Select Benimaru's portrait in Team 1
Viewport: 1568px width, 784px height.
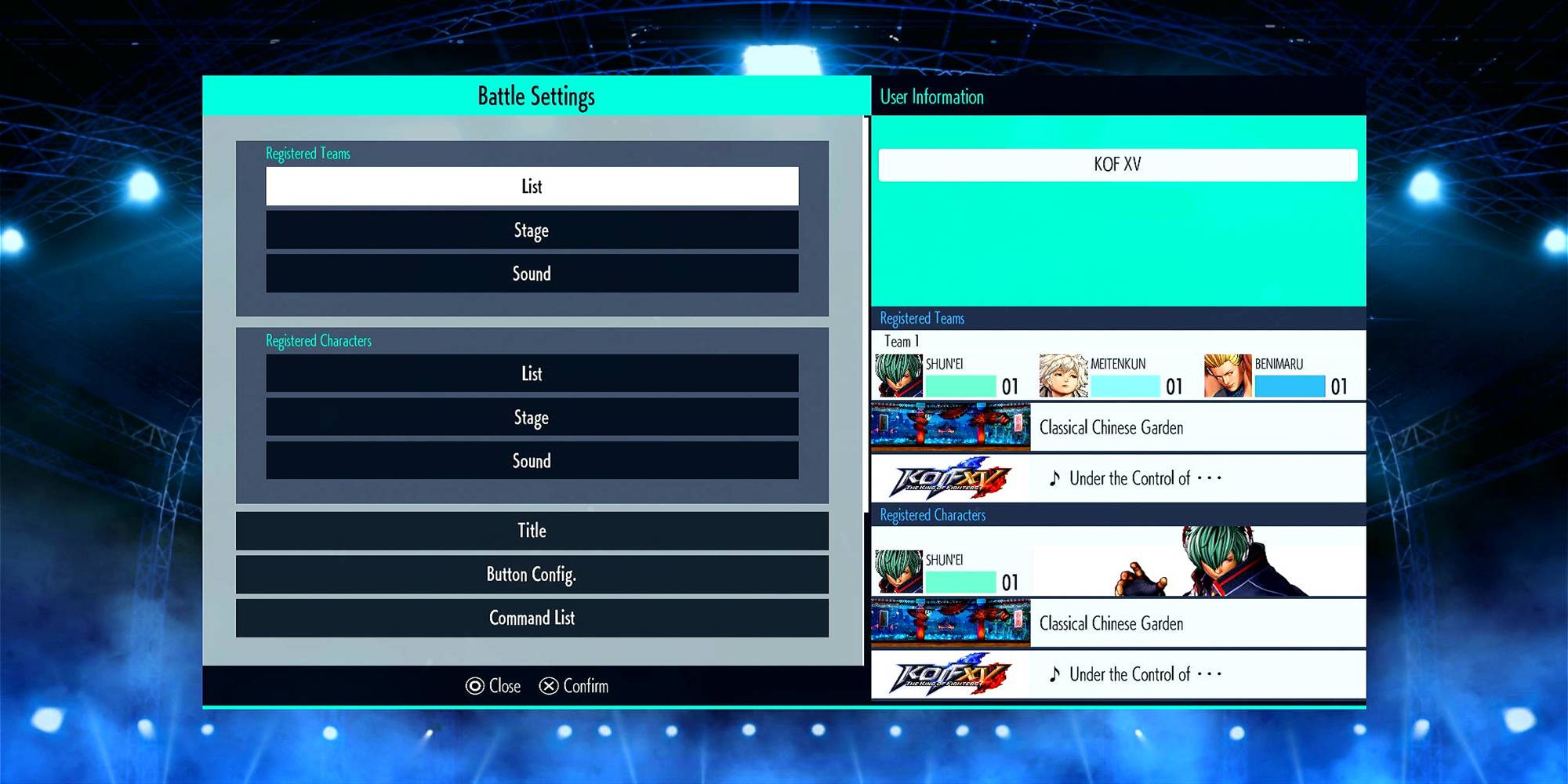coord(1228,376)
